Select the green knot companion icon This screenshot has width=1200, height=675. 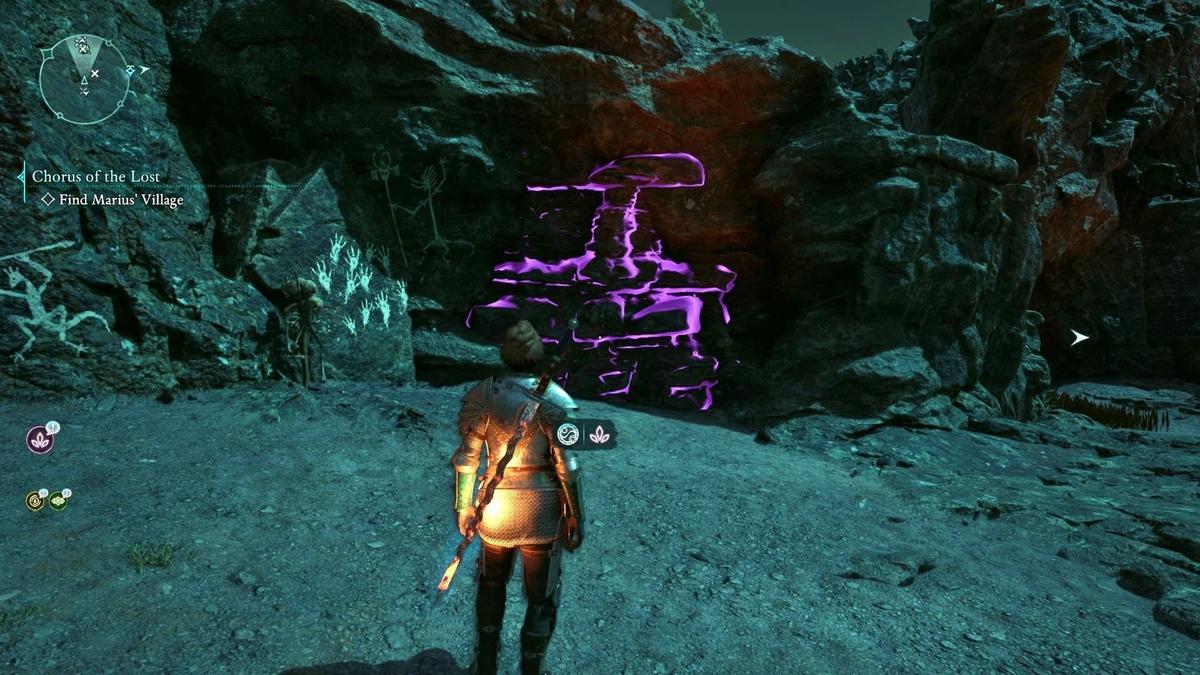pos(57,500)
